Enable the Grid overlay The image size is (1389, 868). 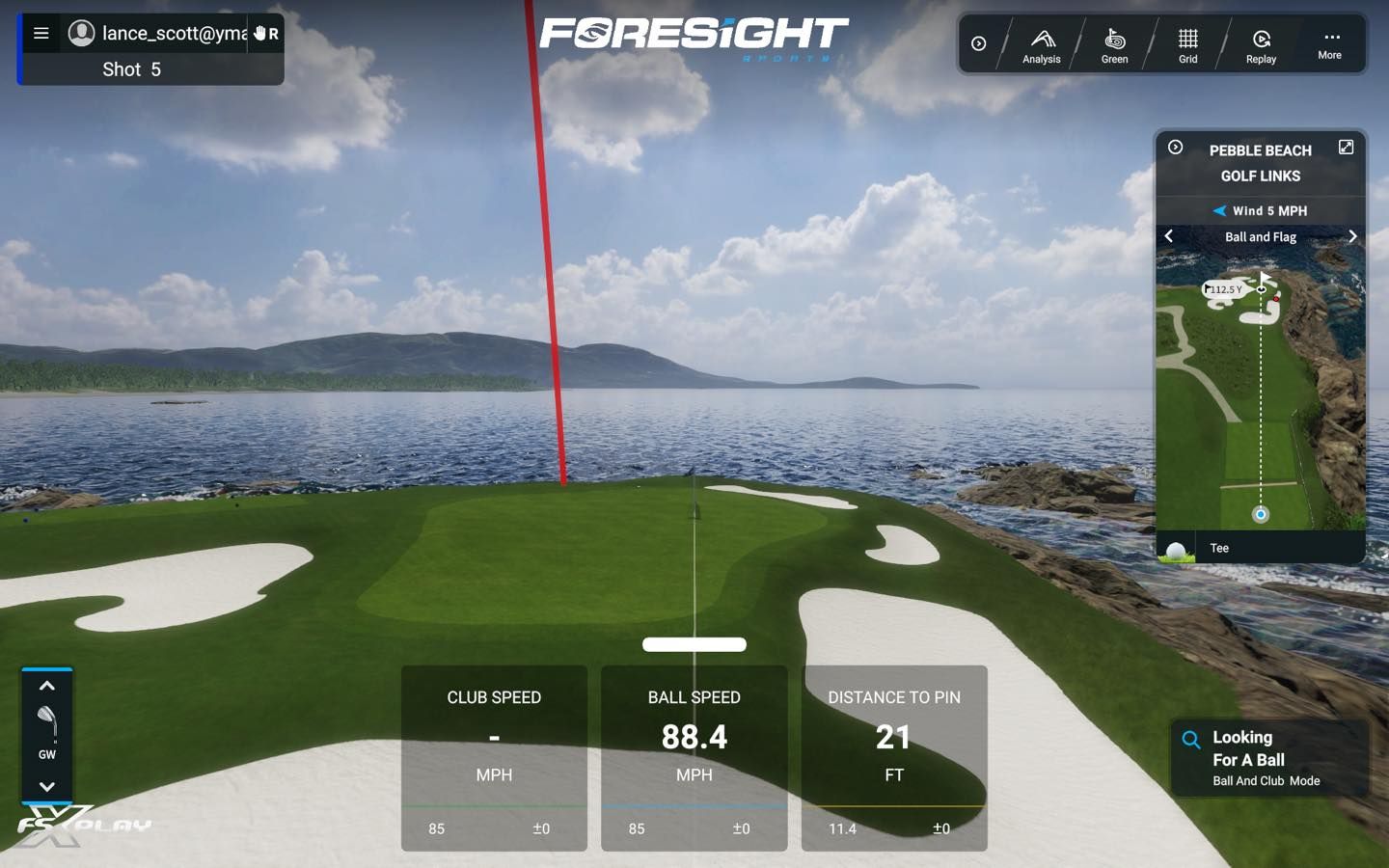pos(1187,44)
